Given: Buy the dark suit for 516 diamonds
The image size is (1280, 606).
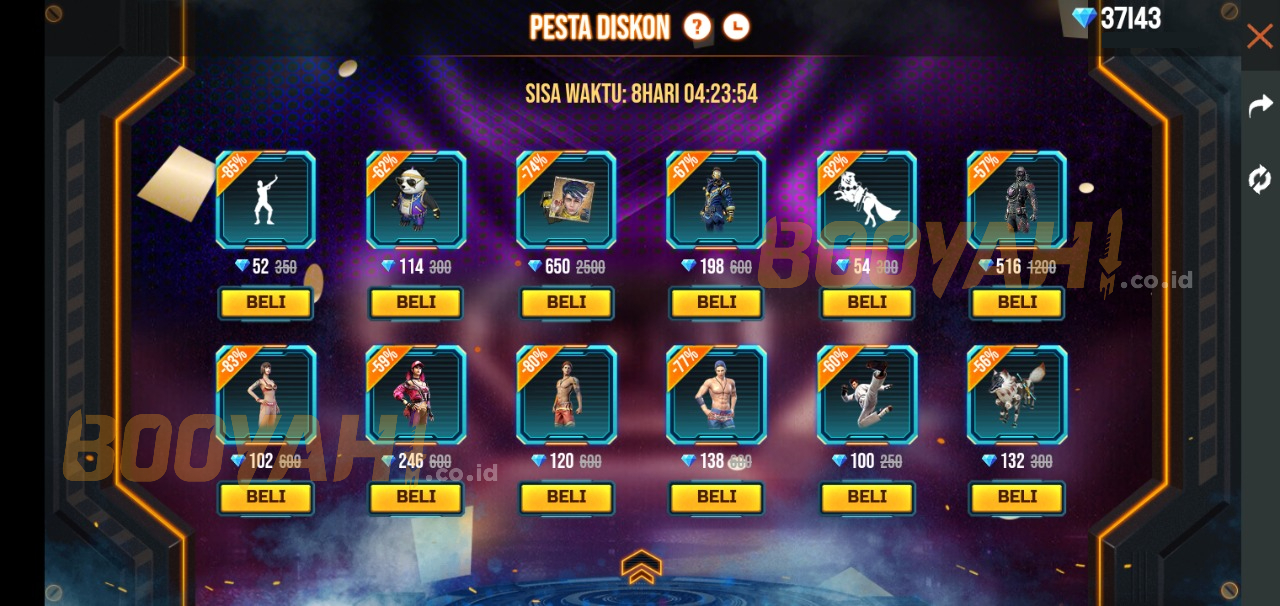Looking at the screenshot, I should pyautogui.click(x=1017, y=302).
